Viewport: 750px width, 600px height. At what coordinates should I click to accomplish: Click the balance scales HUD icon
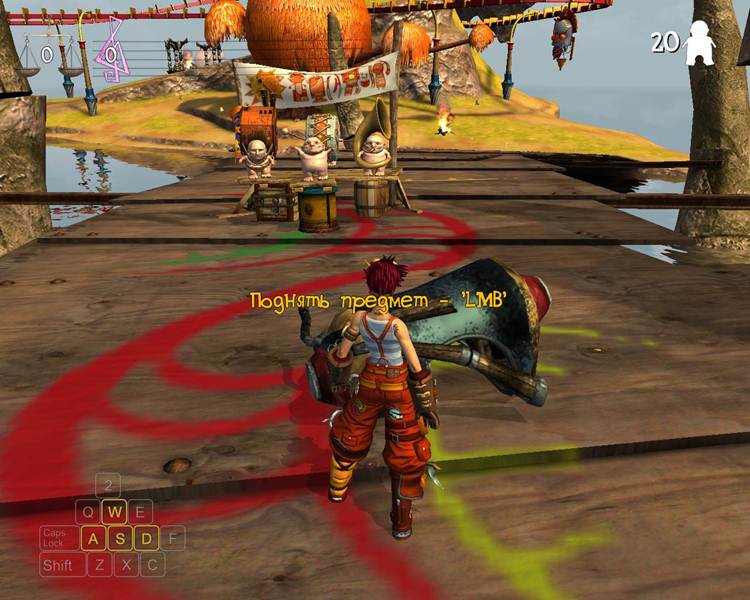click(46, 57)
